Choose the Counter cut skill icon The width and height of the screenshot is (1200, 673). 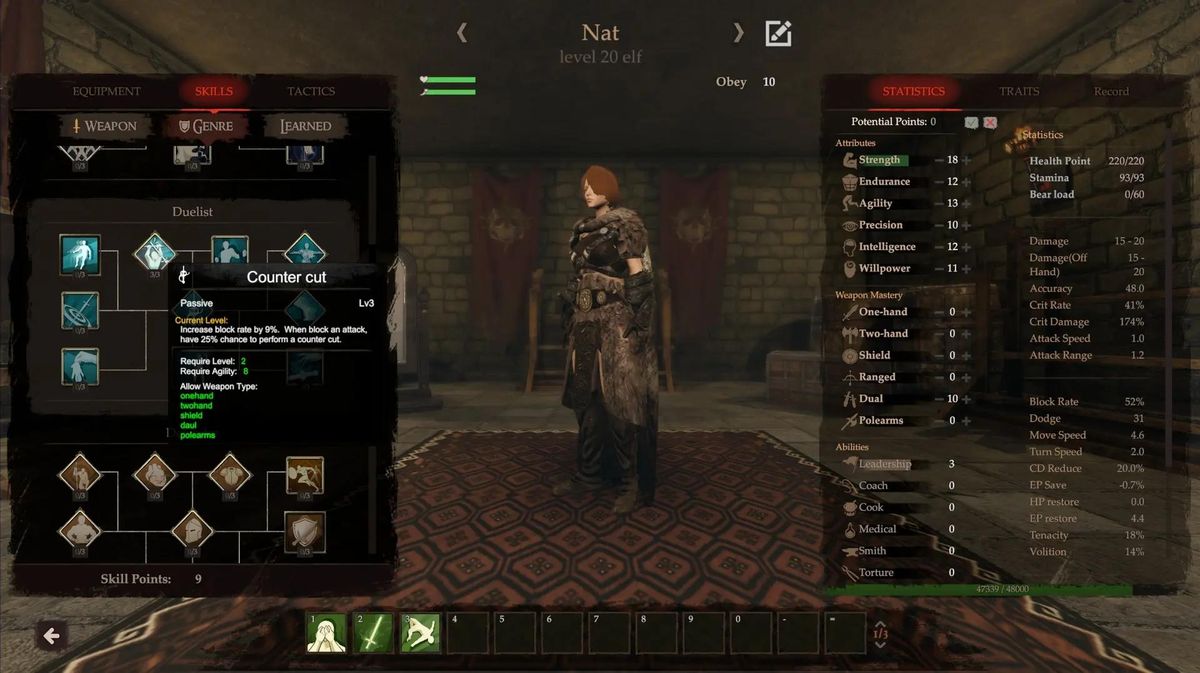(x=155, y=254)
